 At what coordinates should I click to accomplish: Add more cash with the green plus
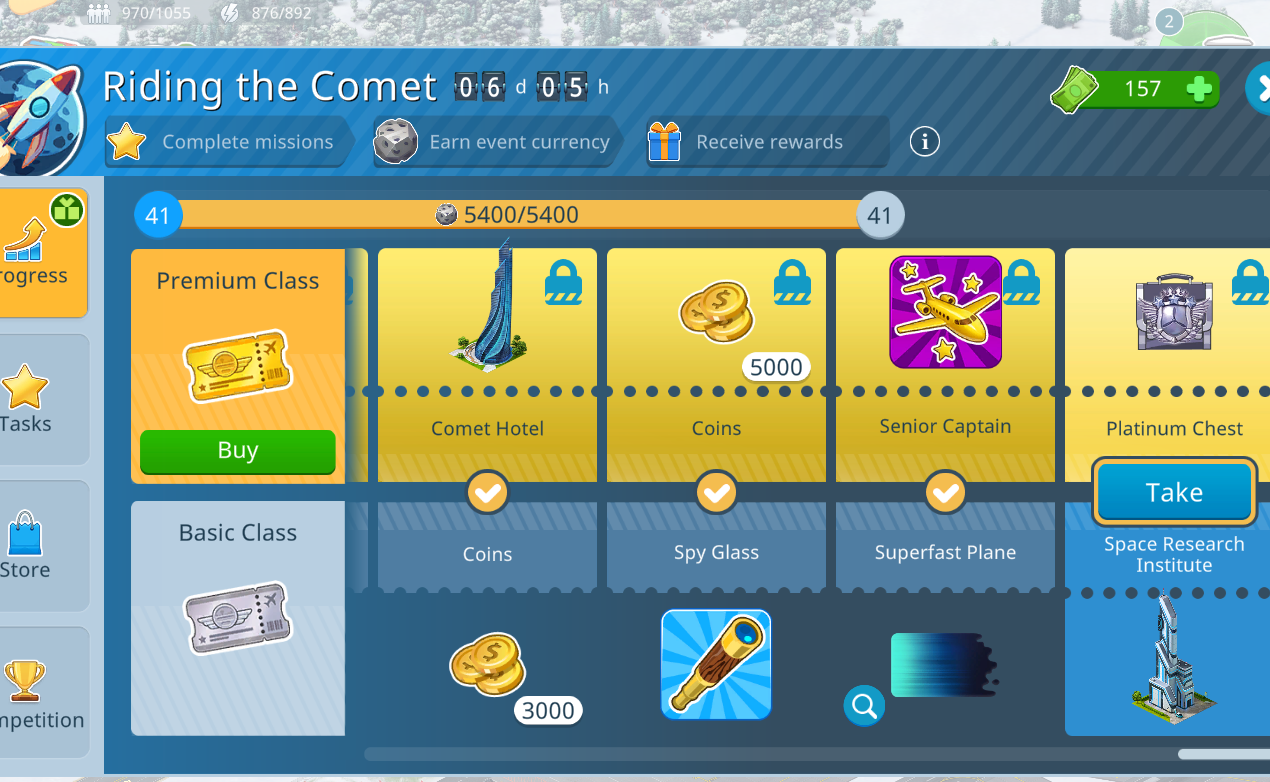(x=1199, y=89)
